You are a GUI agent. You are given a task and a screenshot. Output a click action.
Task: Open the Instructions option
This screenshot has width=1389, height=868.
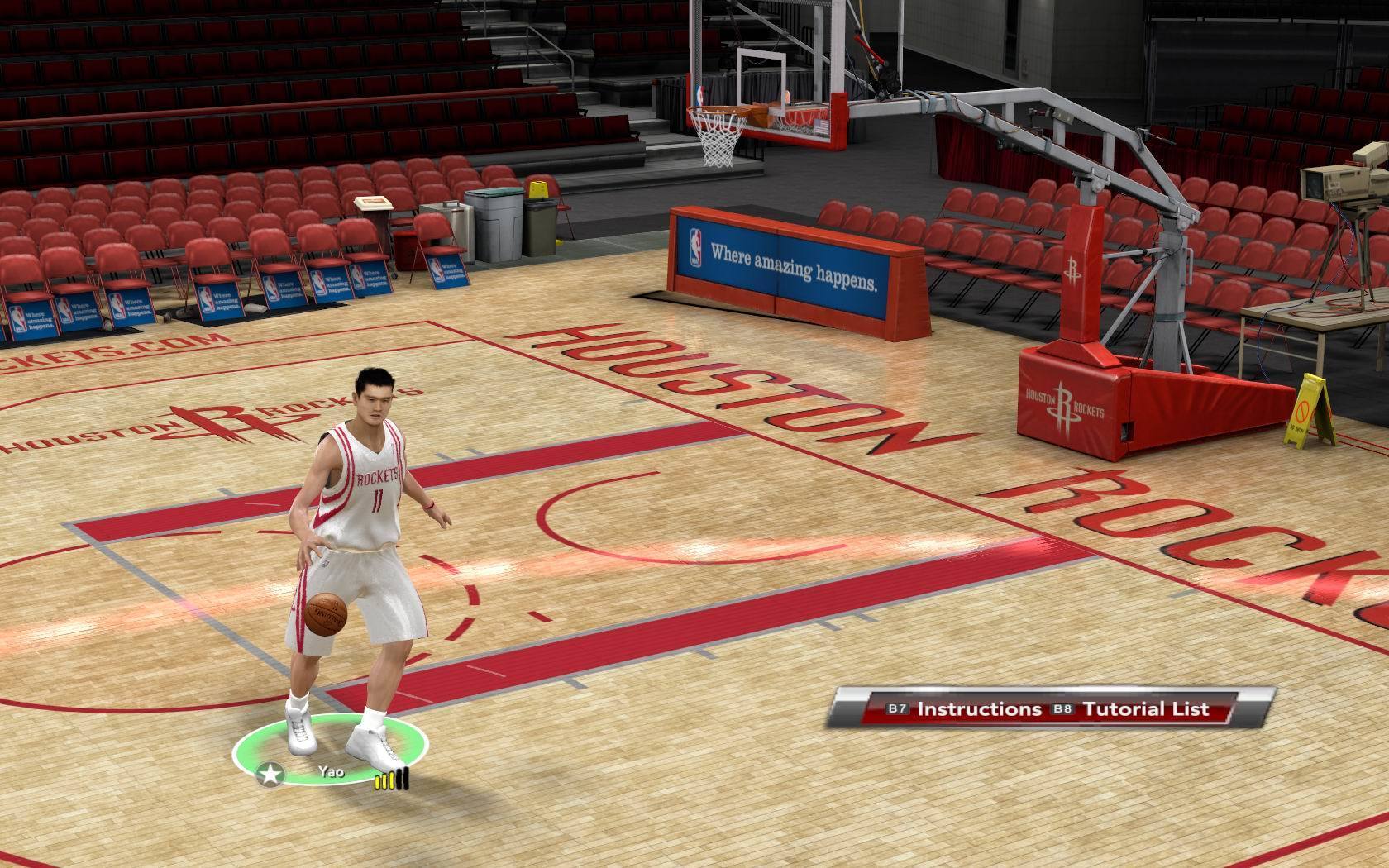[979, 709]
